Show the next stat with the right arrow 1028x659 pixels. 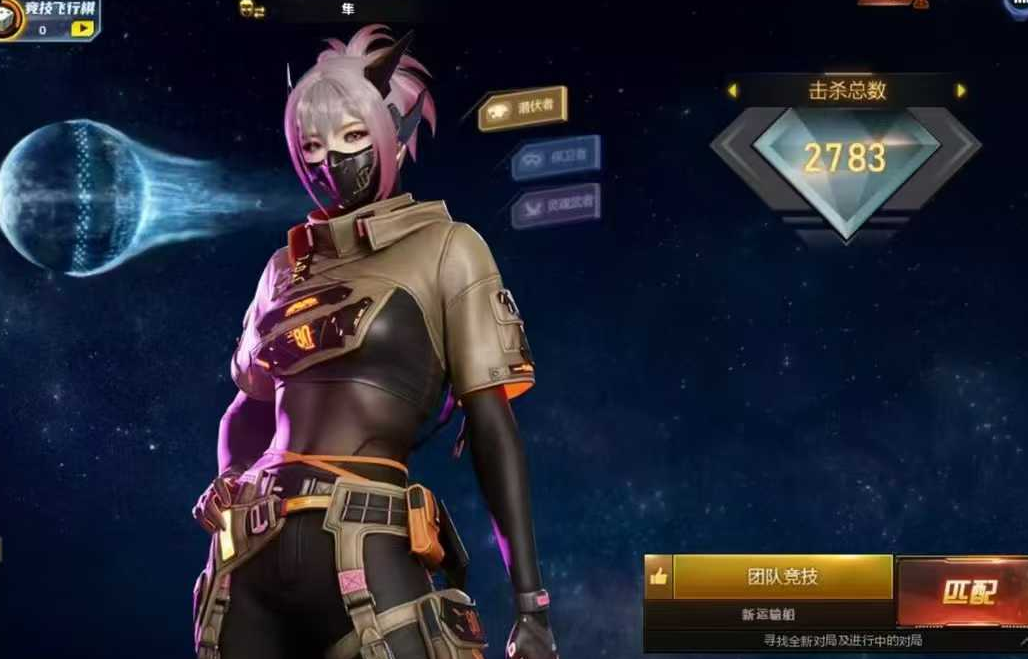coord(961,91)
